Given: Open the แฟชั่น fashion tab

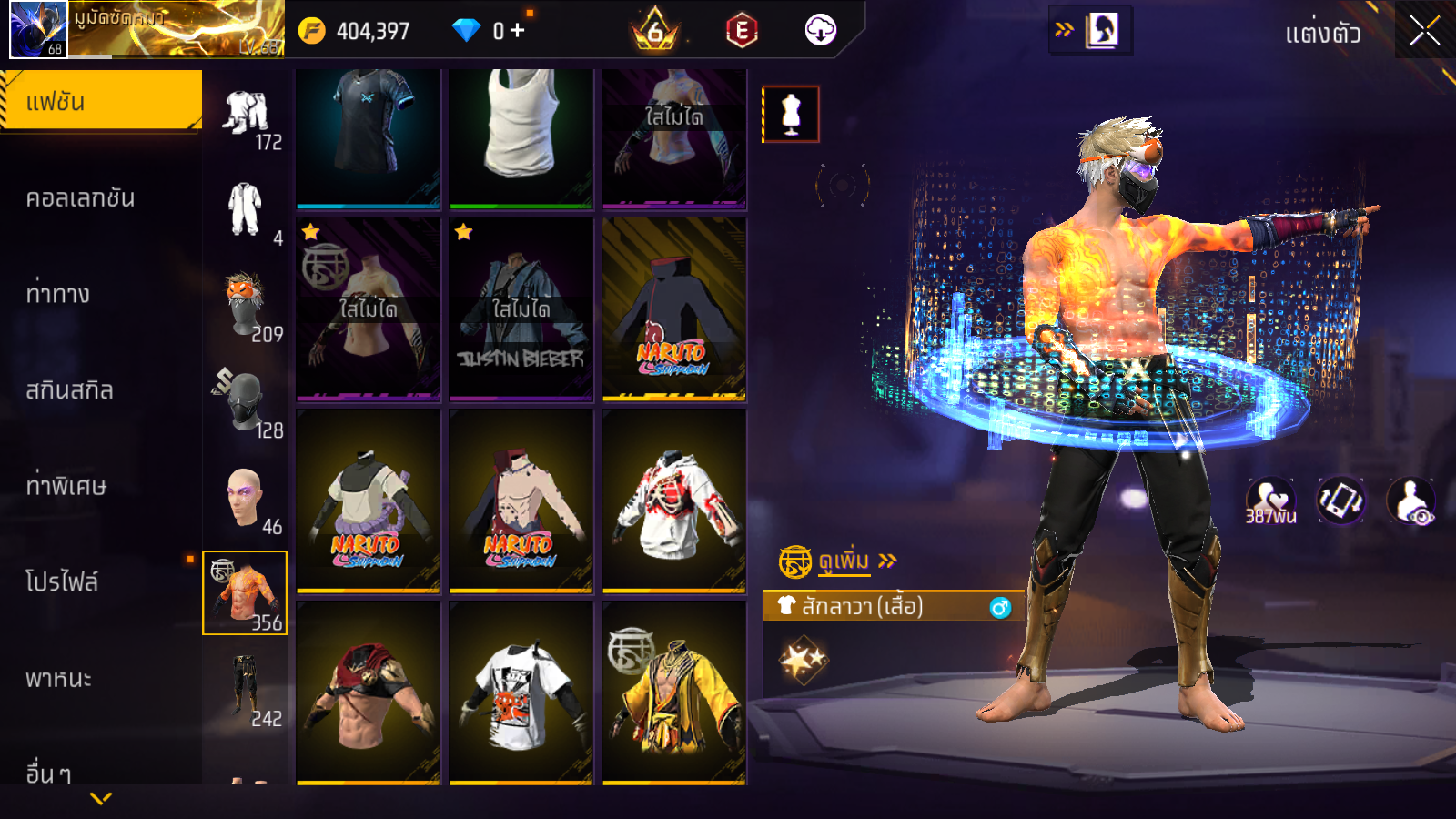Looking at the screenshot, I should click(x=101, y=101).
